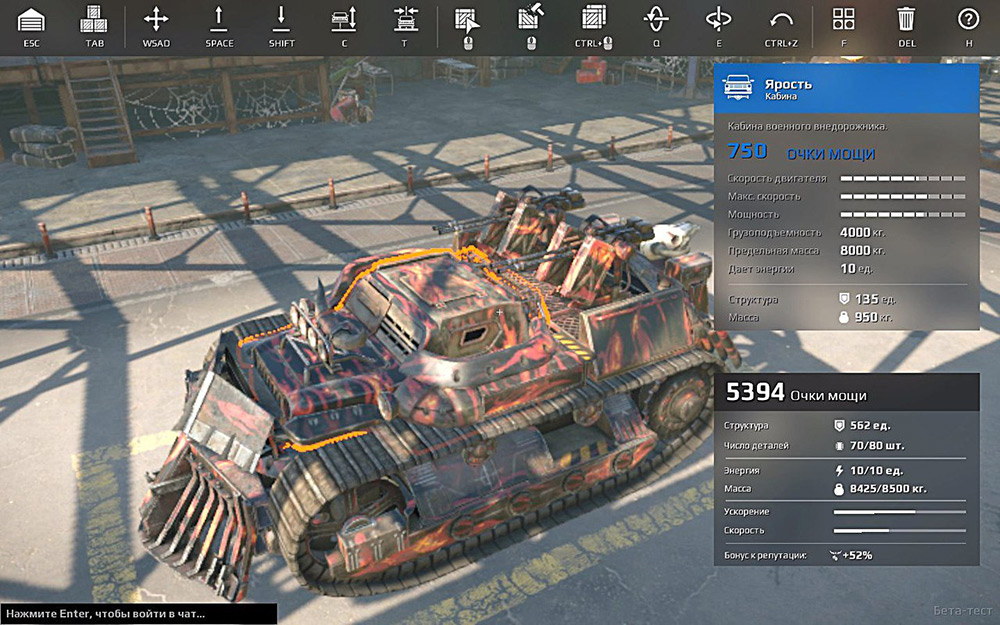The height and width of the screenshot is (625, 1000).
Task: Choose the move-down arrow tool
Action: click(281, 19)
